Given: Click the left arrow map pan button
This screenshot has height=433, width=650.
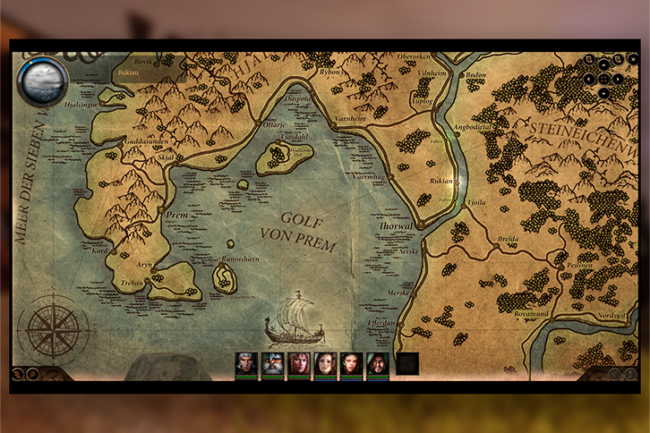Looking at the screenshot, I should point(590,78).
